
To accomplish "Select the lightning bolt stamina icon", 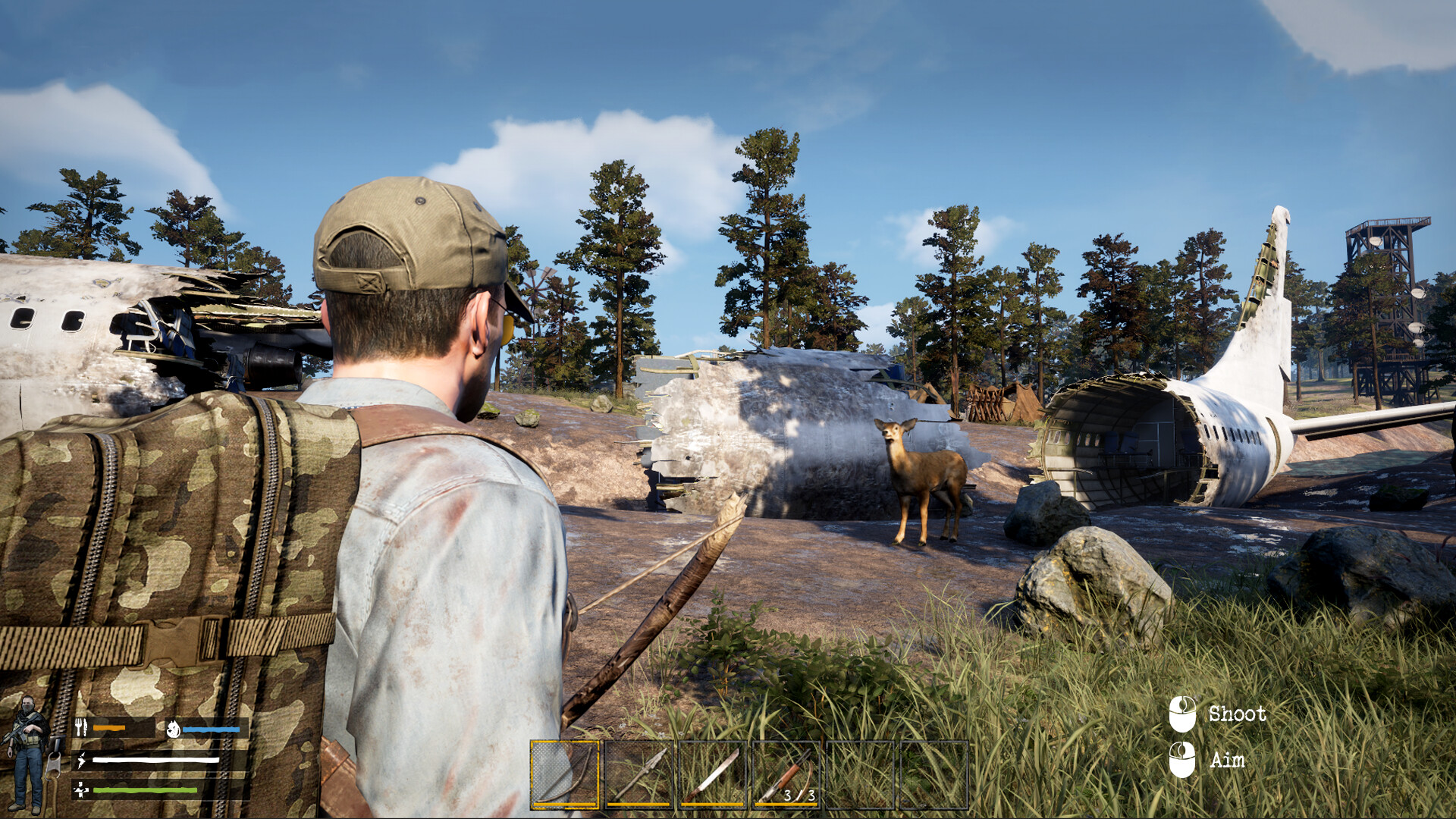I will click(x=81, y=761).
